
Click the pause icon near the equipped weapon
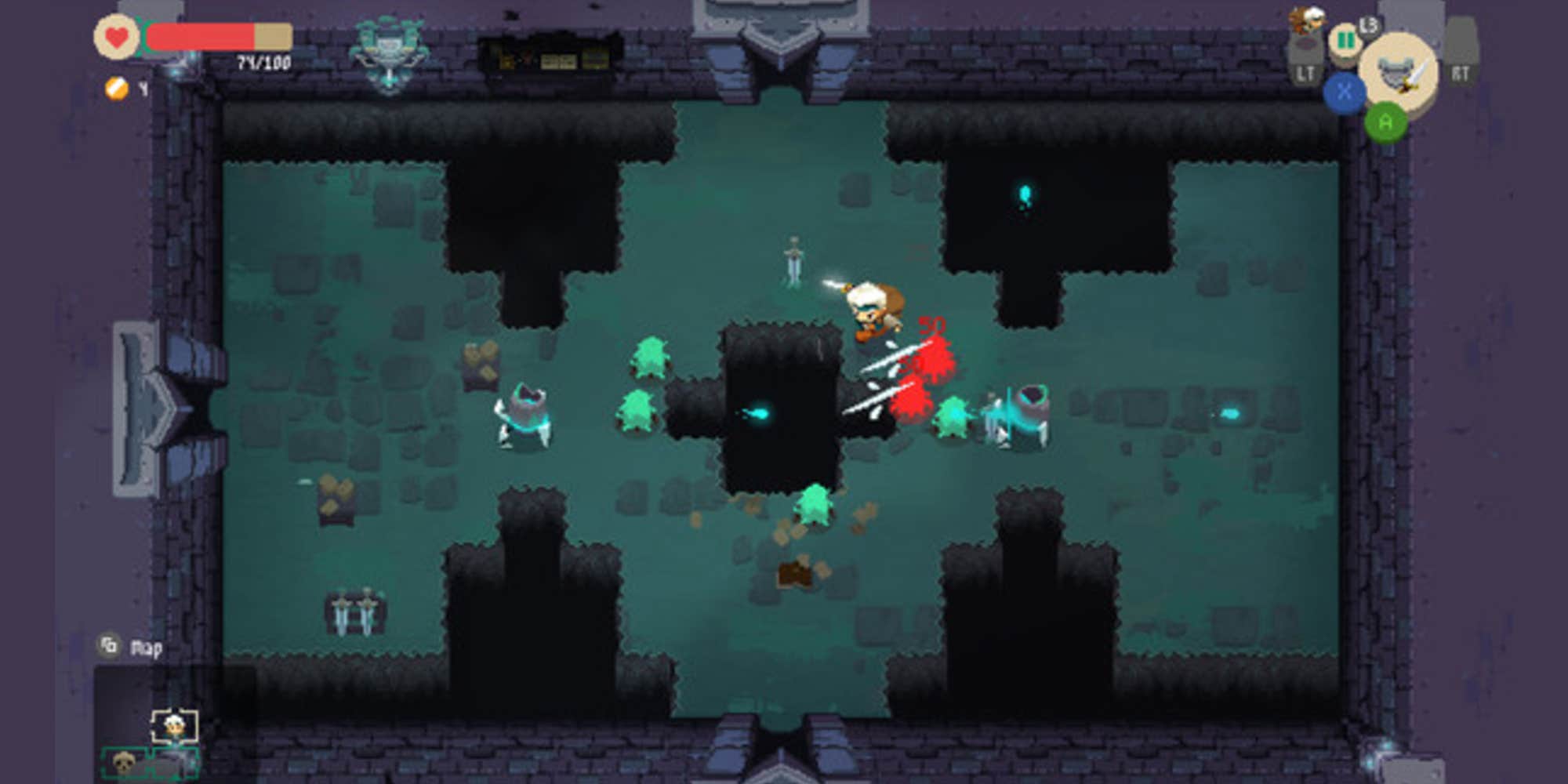[x=1344, y=40]
